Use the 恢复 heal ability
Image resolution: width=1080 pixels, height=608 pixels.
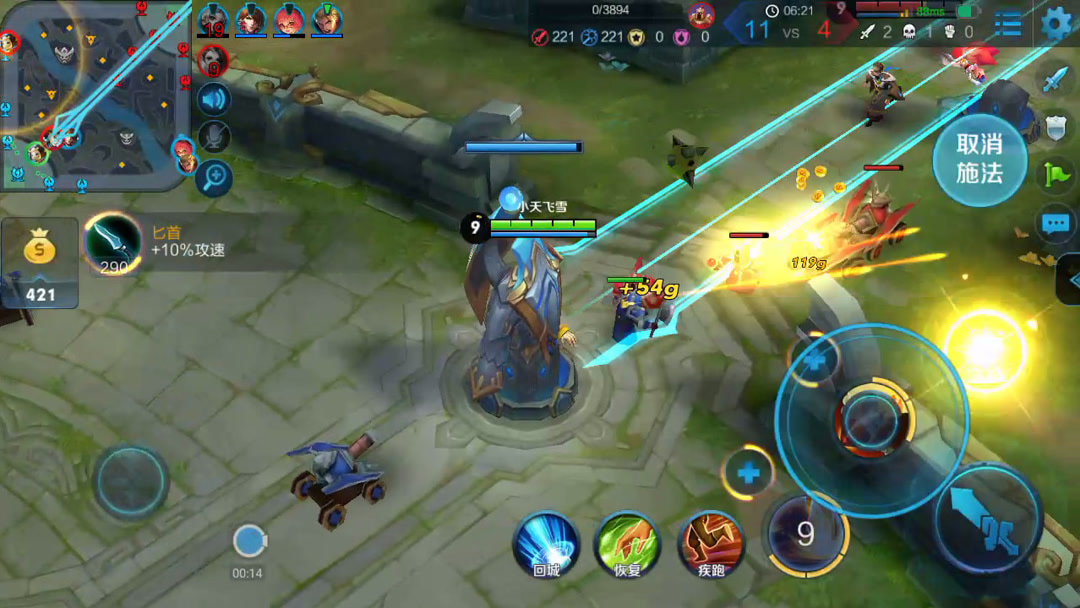point(626,546)
